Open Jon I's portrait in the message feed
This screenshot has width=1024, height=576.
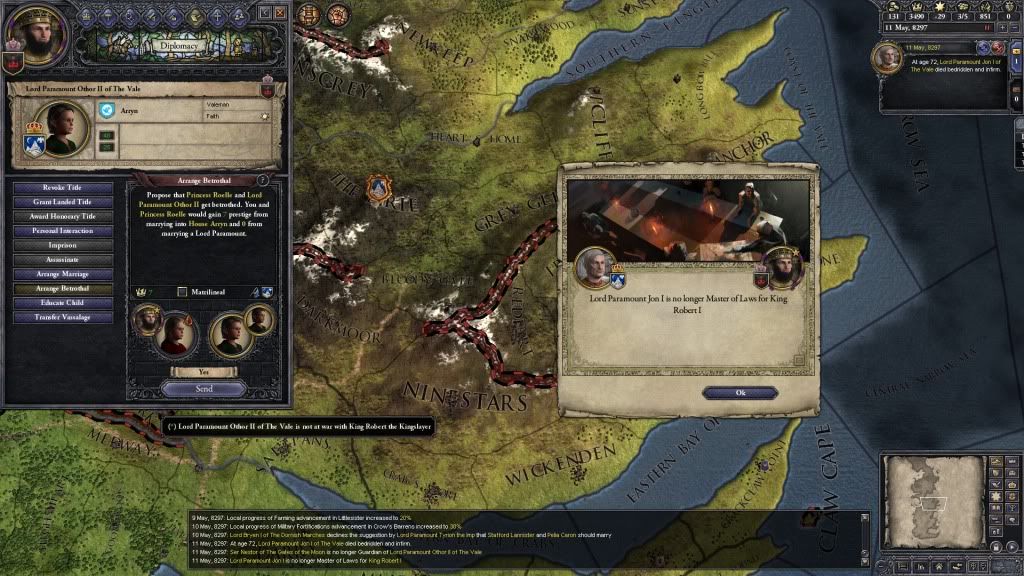(887, 59)
